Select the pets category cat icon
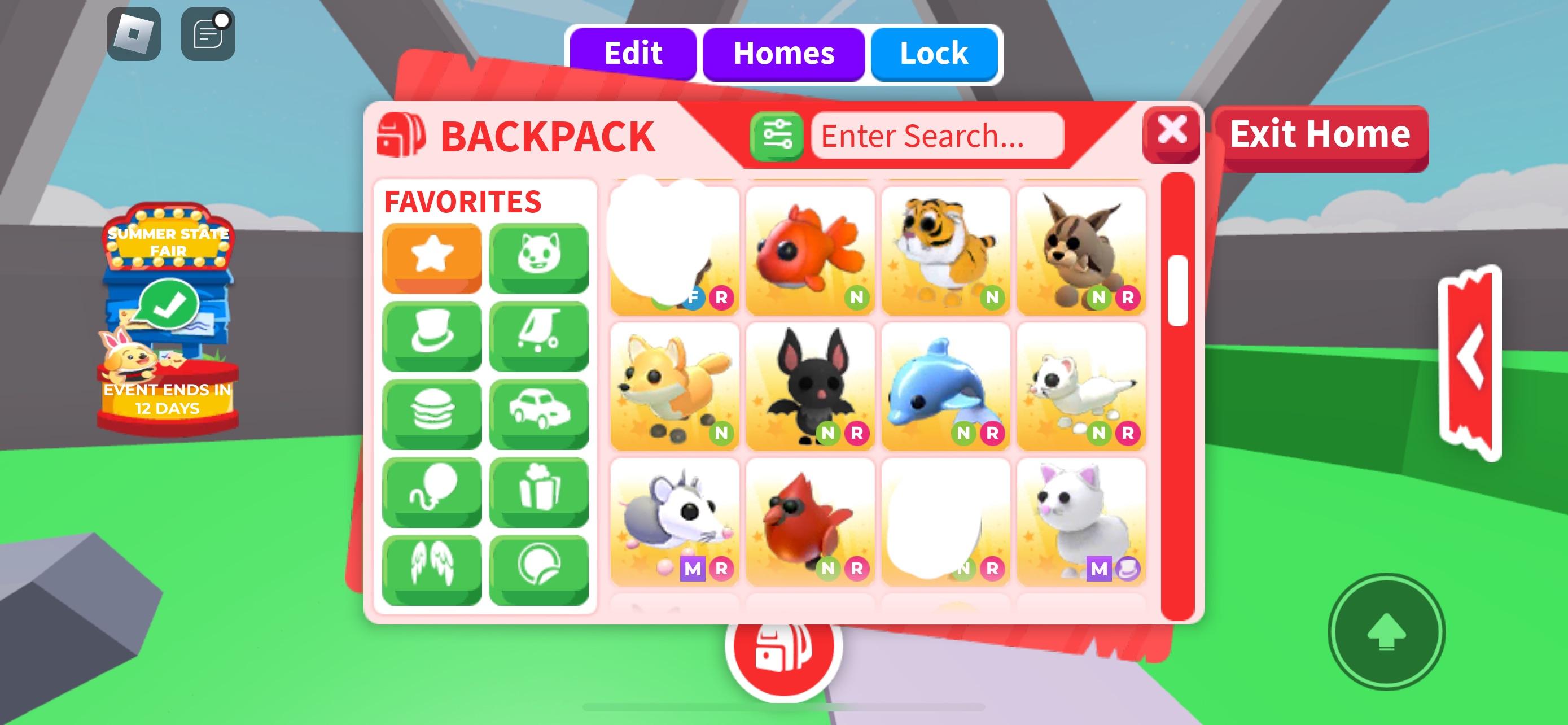Viewport: 1568px width, 725px height. (538, 258)
